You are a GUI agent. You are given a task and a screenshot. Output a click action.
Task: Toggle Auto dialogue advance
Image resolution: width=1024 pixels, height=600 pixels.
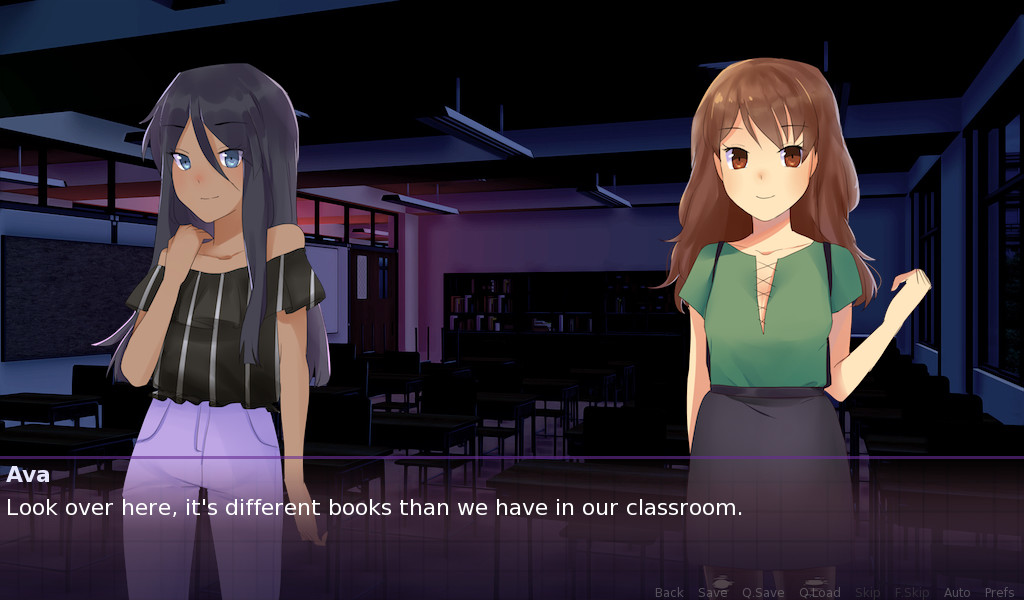[957, 592]
